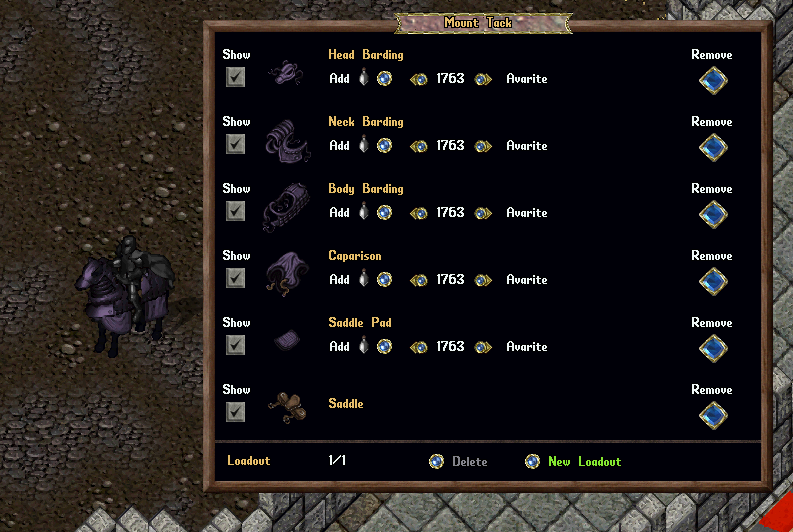Screen dimensions: 793x532
Task: Remove the Head Barding
Action: [712, 81]
